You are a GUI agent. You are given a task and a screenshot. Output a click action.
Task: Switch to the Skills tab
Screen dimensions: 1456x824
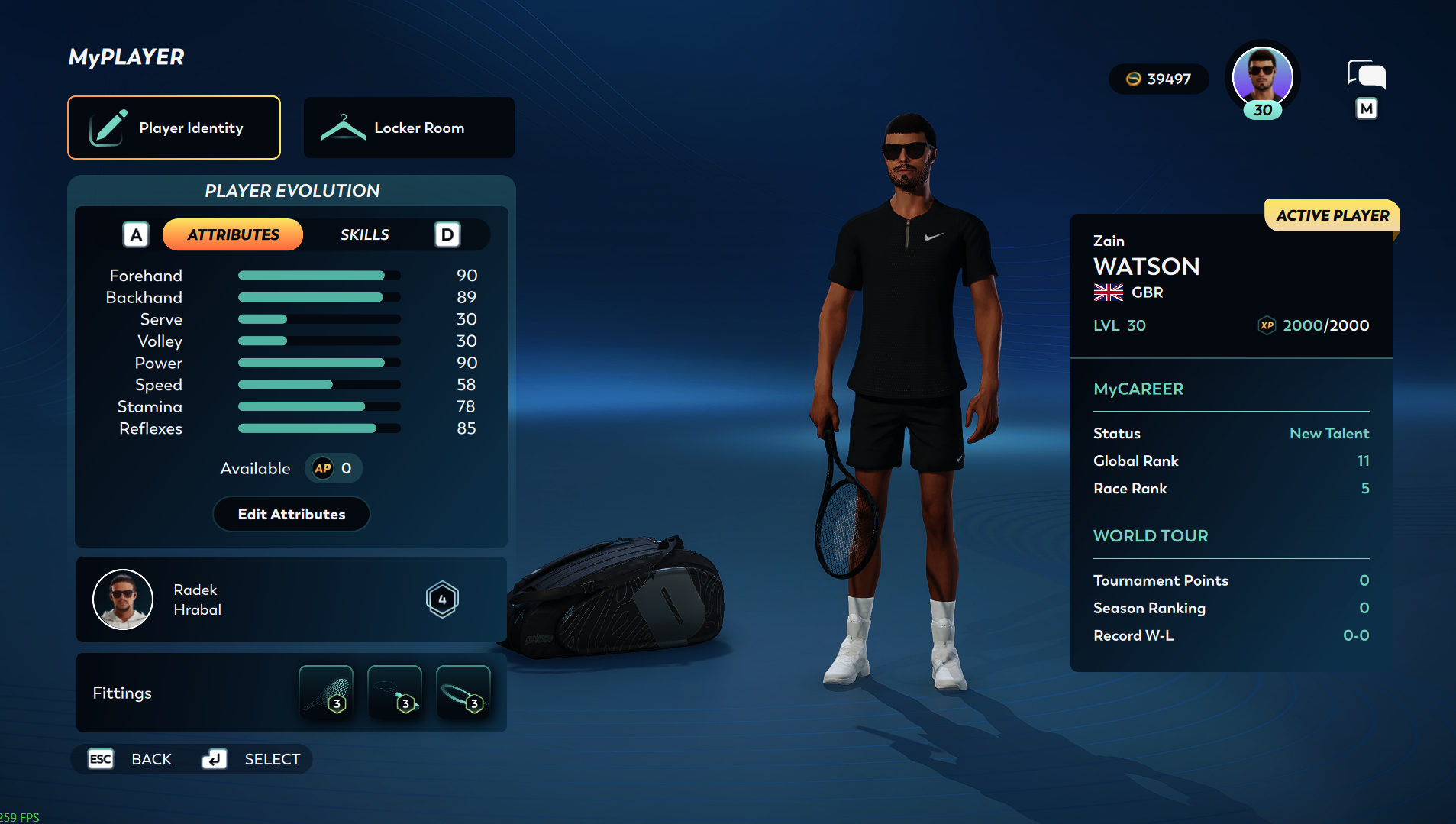[x=364, y=234]
